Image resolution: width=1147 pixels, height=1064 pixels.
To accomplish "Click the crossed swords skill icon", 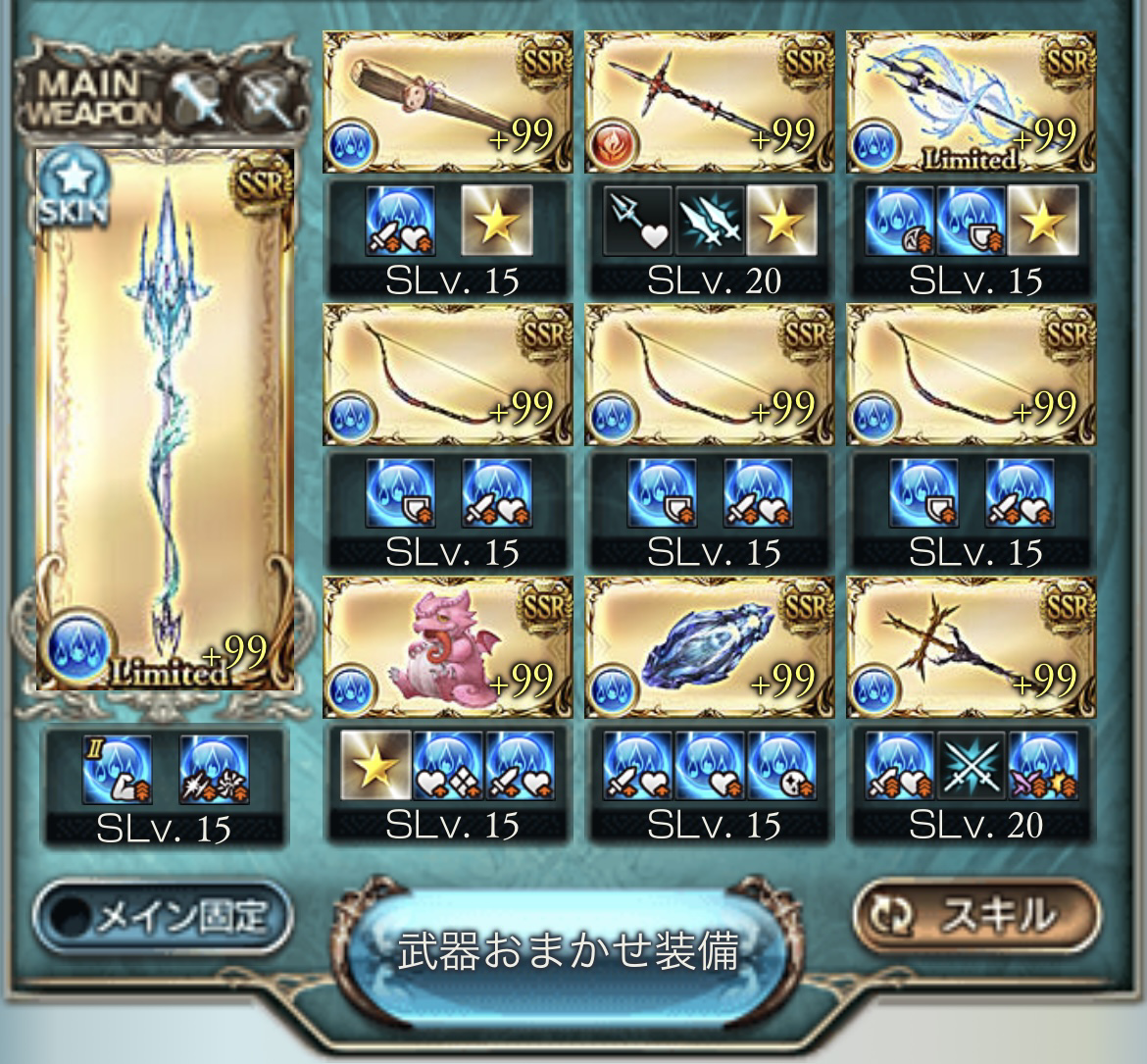I will [971, 765].
